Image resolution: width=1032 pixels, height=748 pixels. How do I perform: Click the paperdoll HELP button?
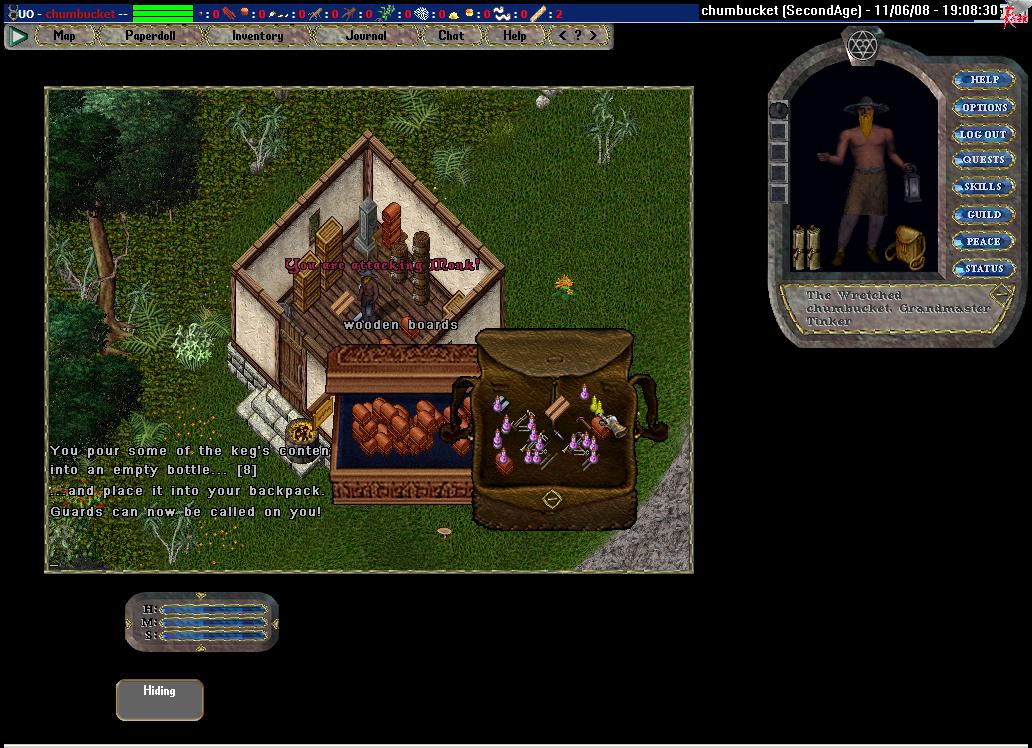(x=984, y=80)
